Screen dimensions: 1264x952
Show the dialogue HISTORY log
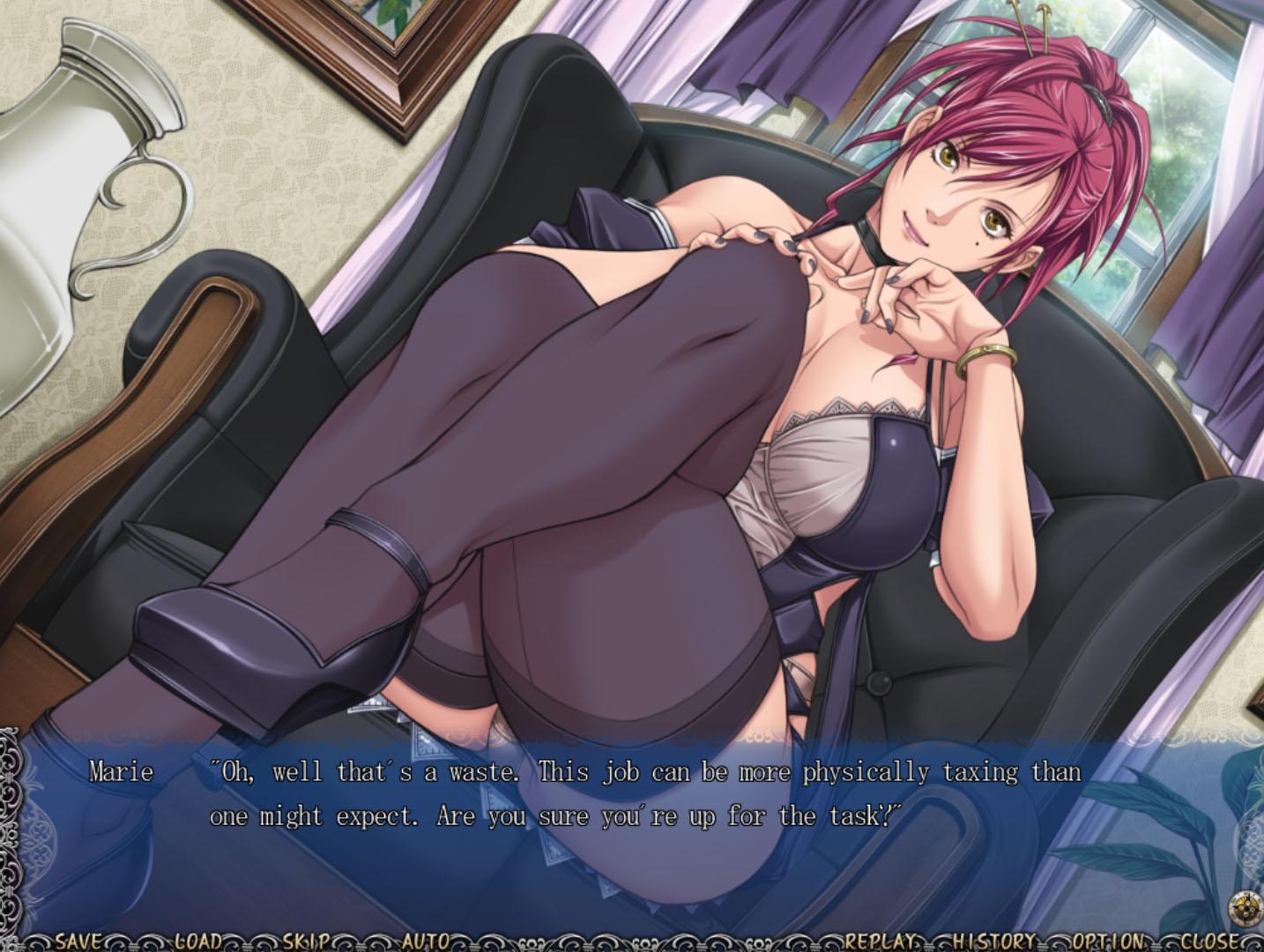(x=994, y=941)
